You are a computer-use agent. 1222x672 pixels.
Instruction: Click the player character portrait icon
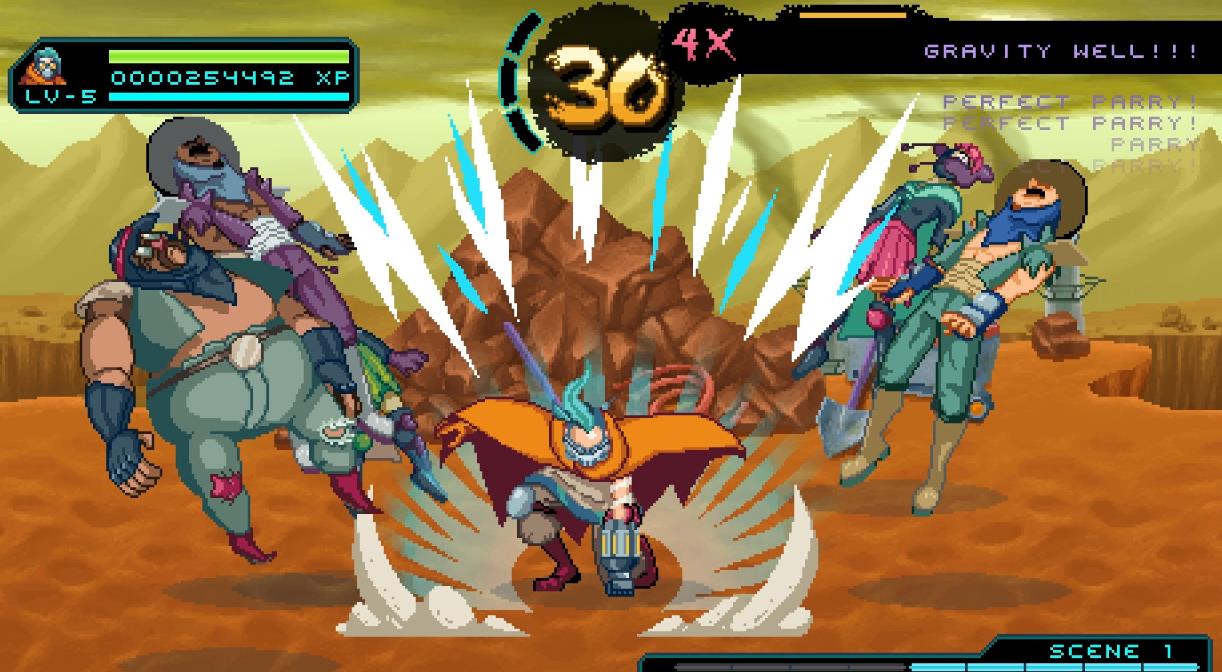tap(40, 66)
